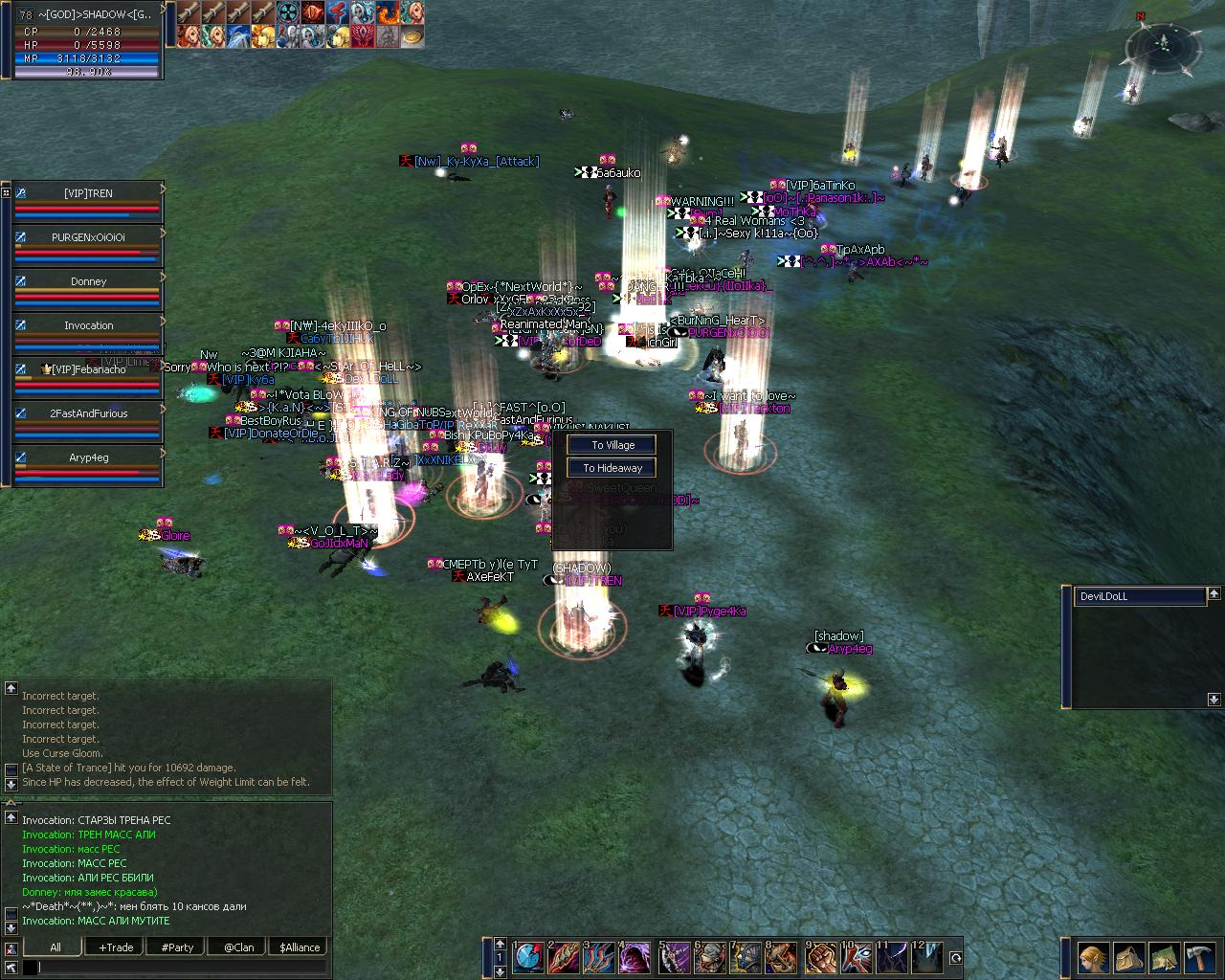Select the $Alliance chat tab
This screenshot has width=1225, height=980.
pyautogui.click(x=300, y=947)
